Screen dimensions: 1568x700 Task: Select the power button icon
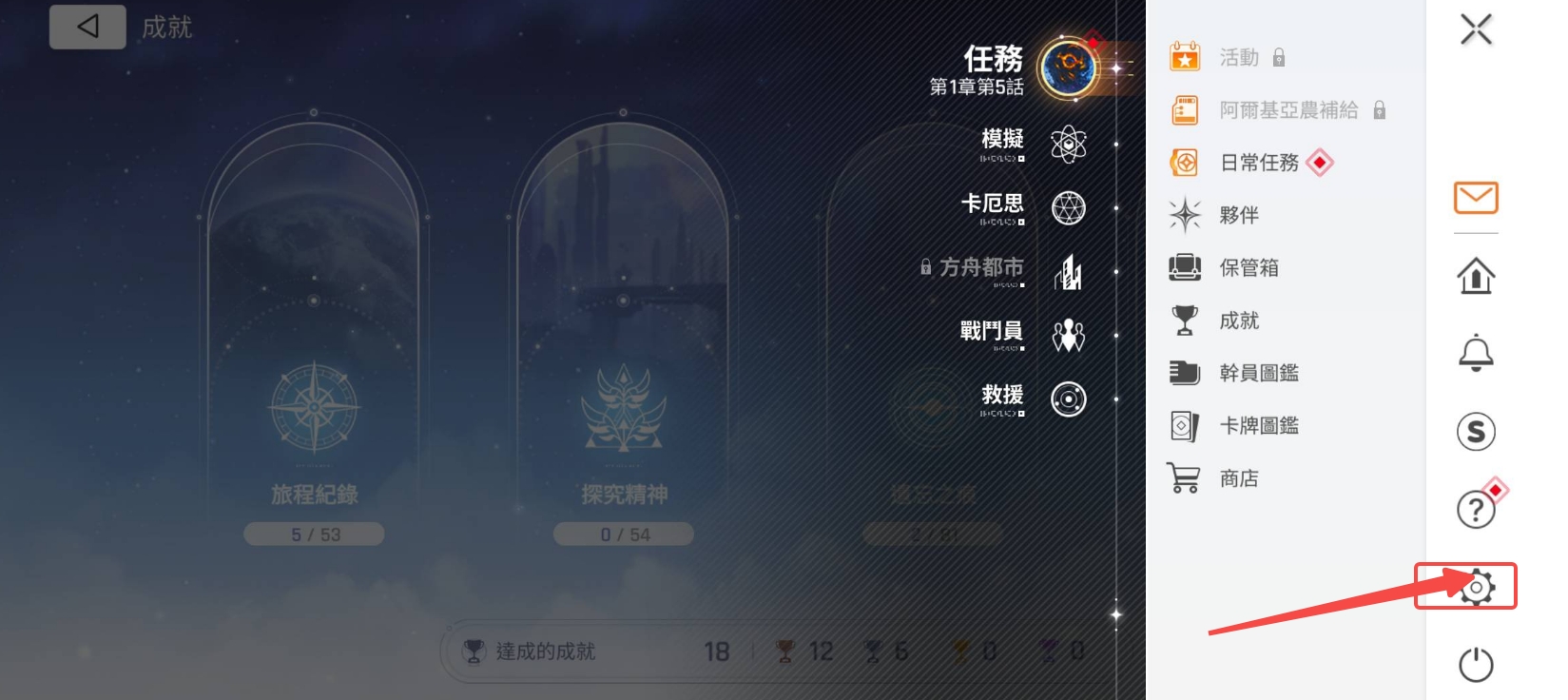tap(1476, 665)
